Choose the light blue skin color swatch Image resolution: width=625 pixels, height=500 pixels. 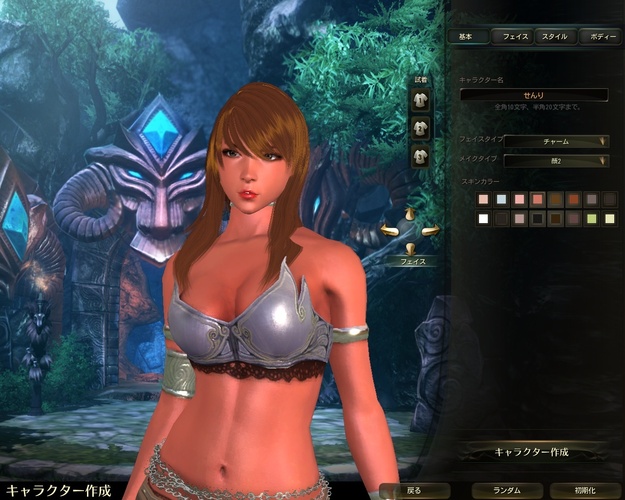[x=502, y=200]
